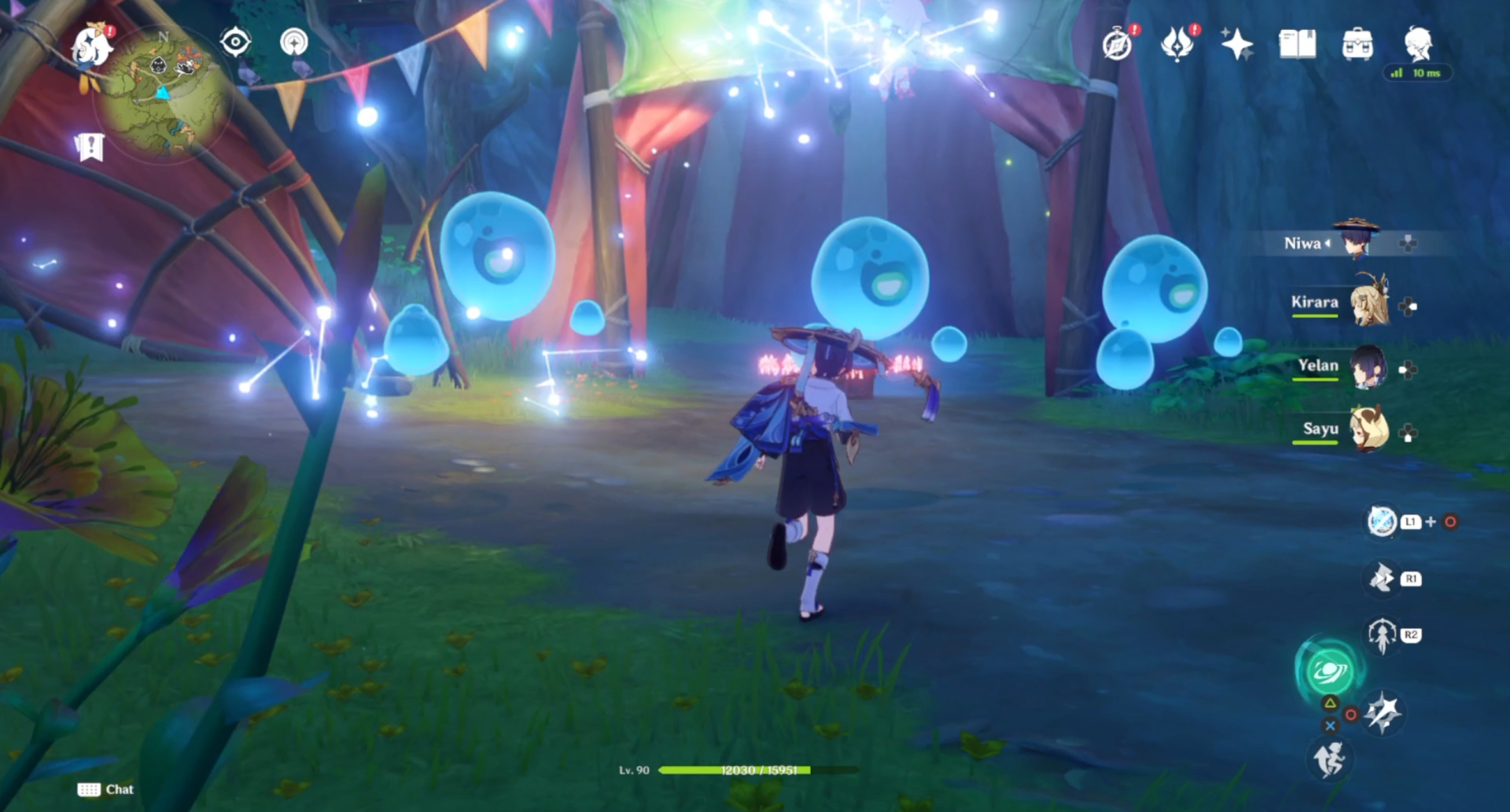Open the Adventurer Handbook book icon
Image resolution: width=1510 pixels, height=812 pixels.
(1298, 45)
